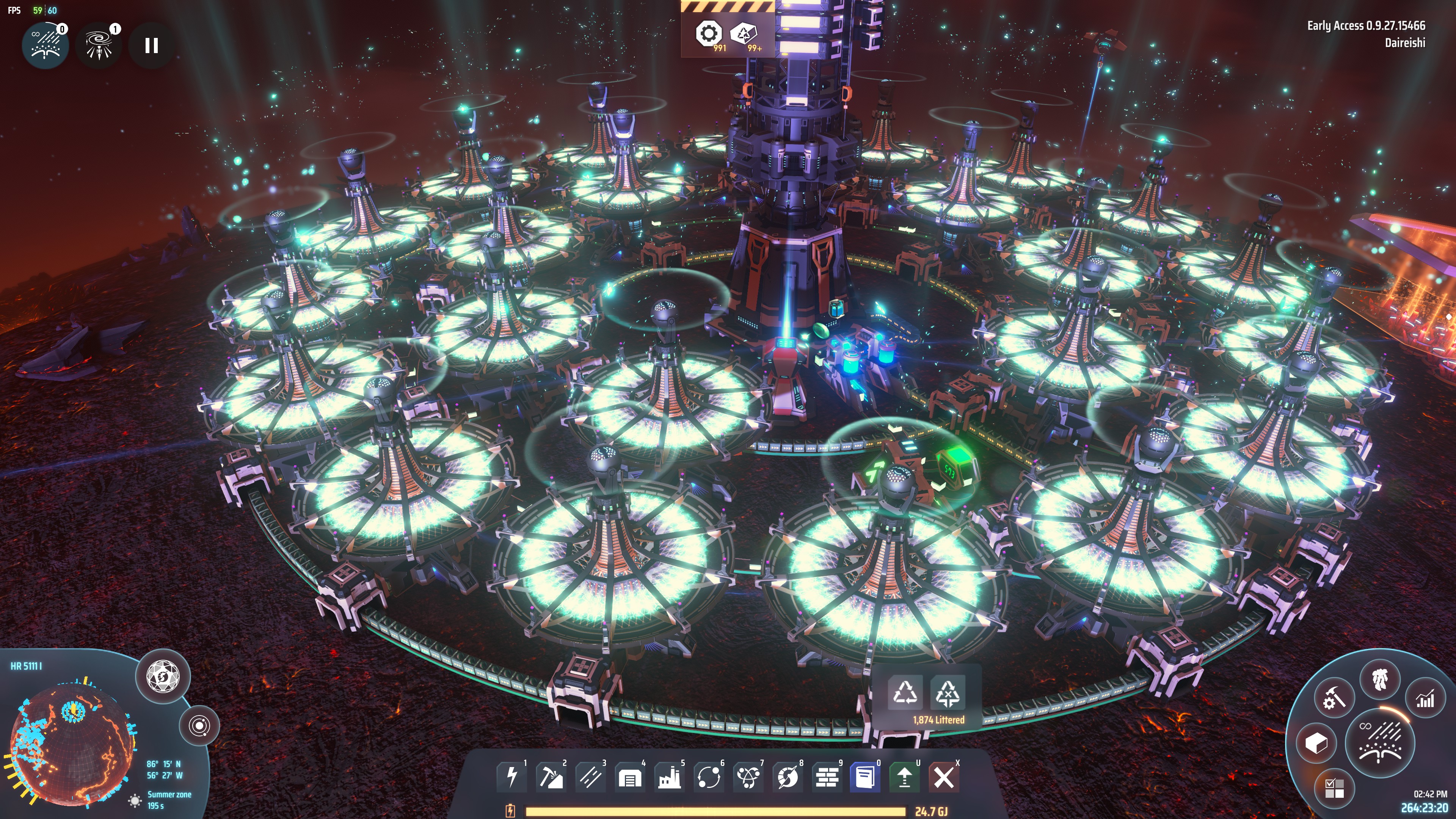Pause the game with the pause button

click(151, 46)
